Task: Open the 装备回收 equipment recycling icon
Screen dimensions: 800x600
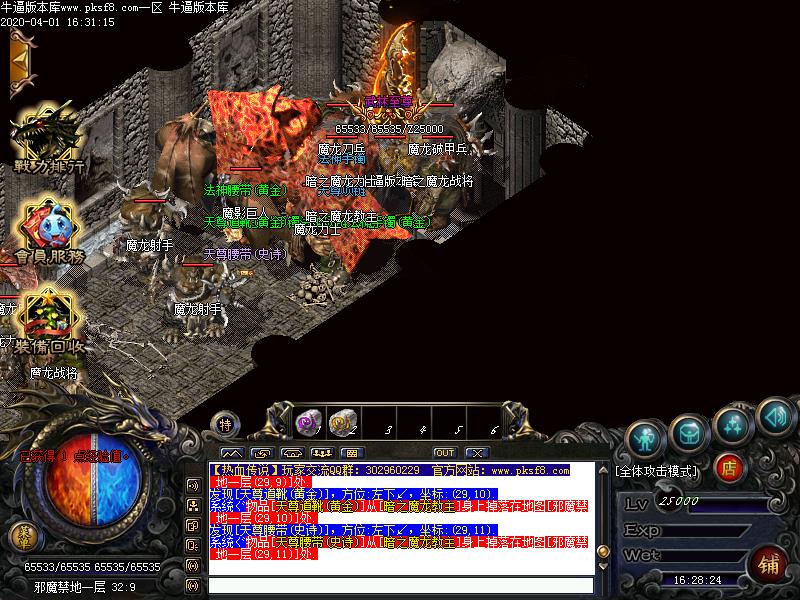Action: [45, 318]
